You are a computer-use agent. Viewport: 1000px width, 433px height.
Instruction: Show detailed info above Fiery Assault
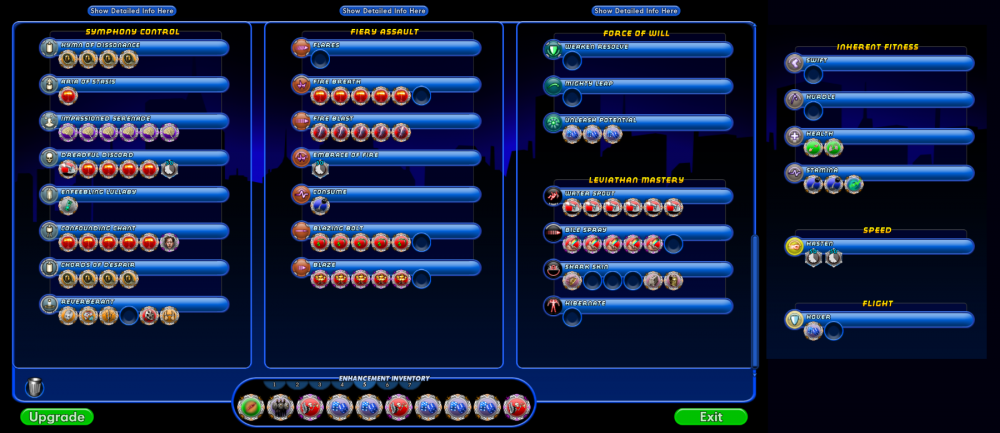[384, 10]
